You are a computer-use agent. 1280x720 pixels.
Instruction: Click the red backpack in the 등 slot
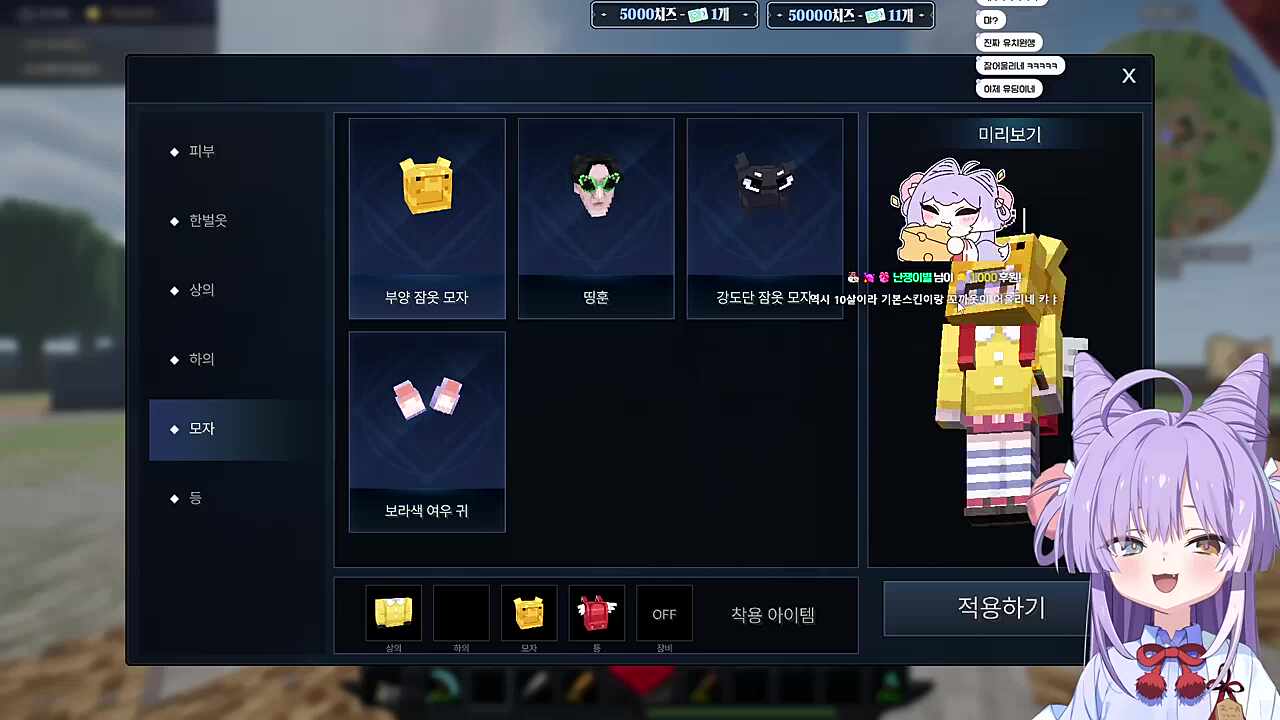pyautogui.click(x=596, y=613)
